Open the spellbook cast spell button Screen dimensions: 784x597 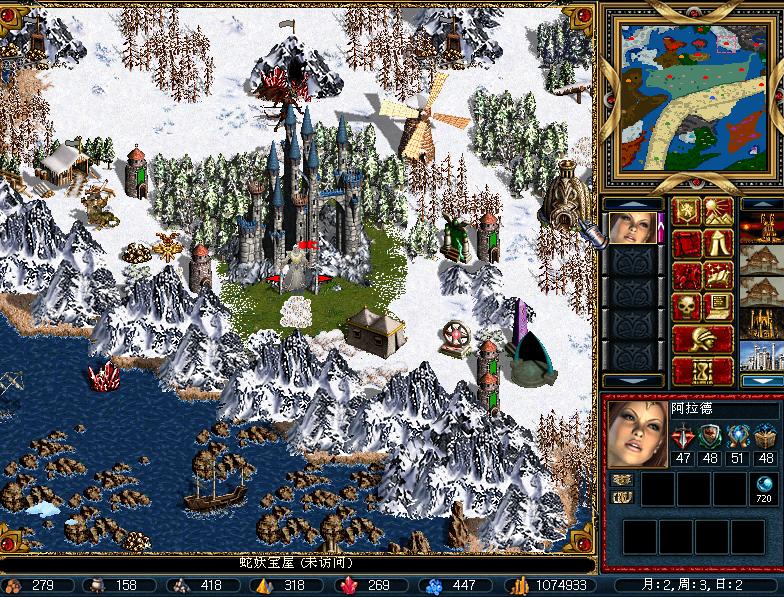718,274
